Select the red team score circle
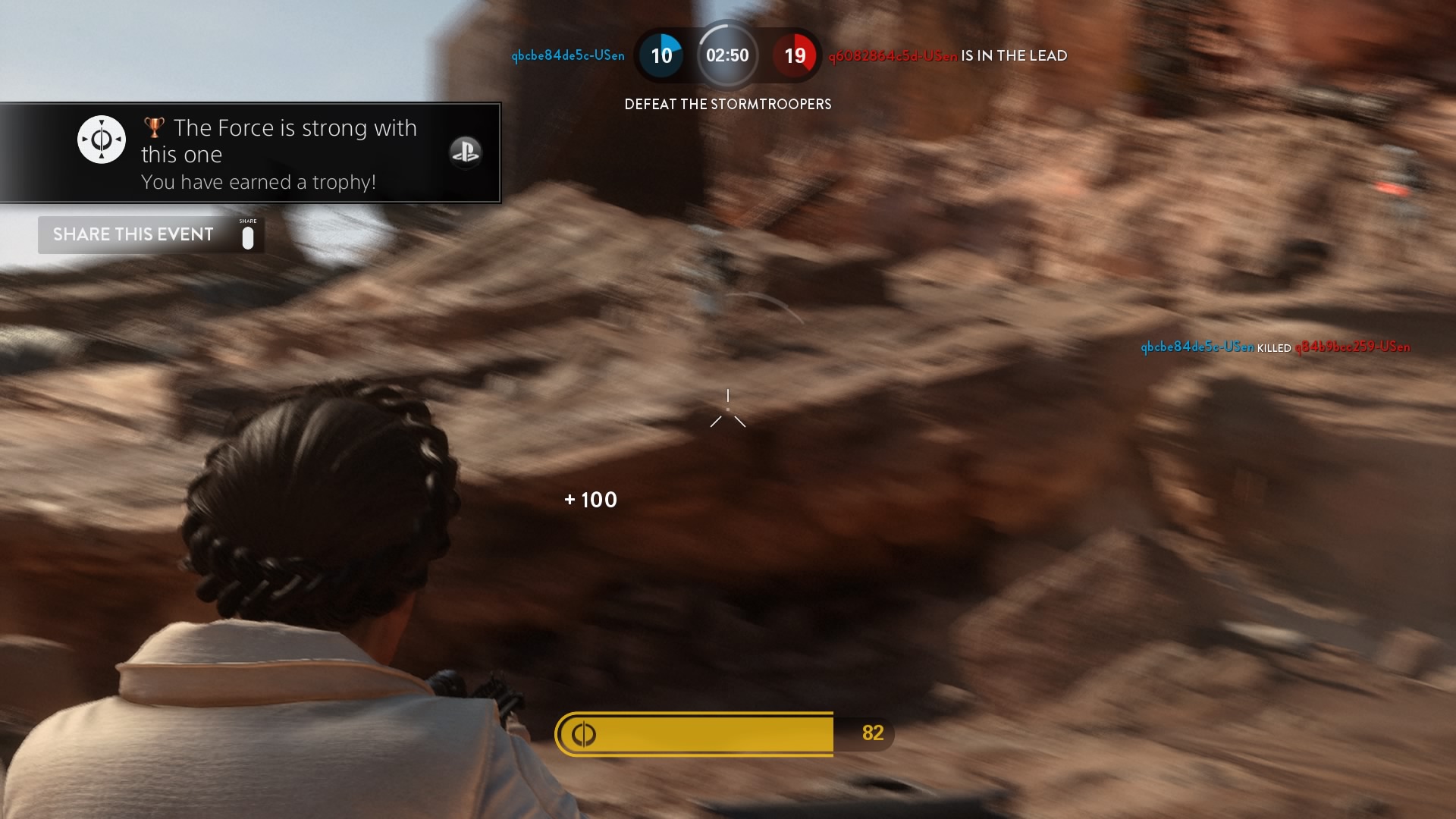 795,55
